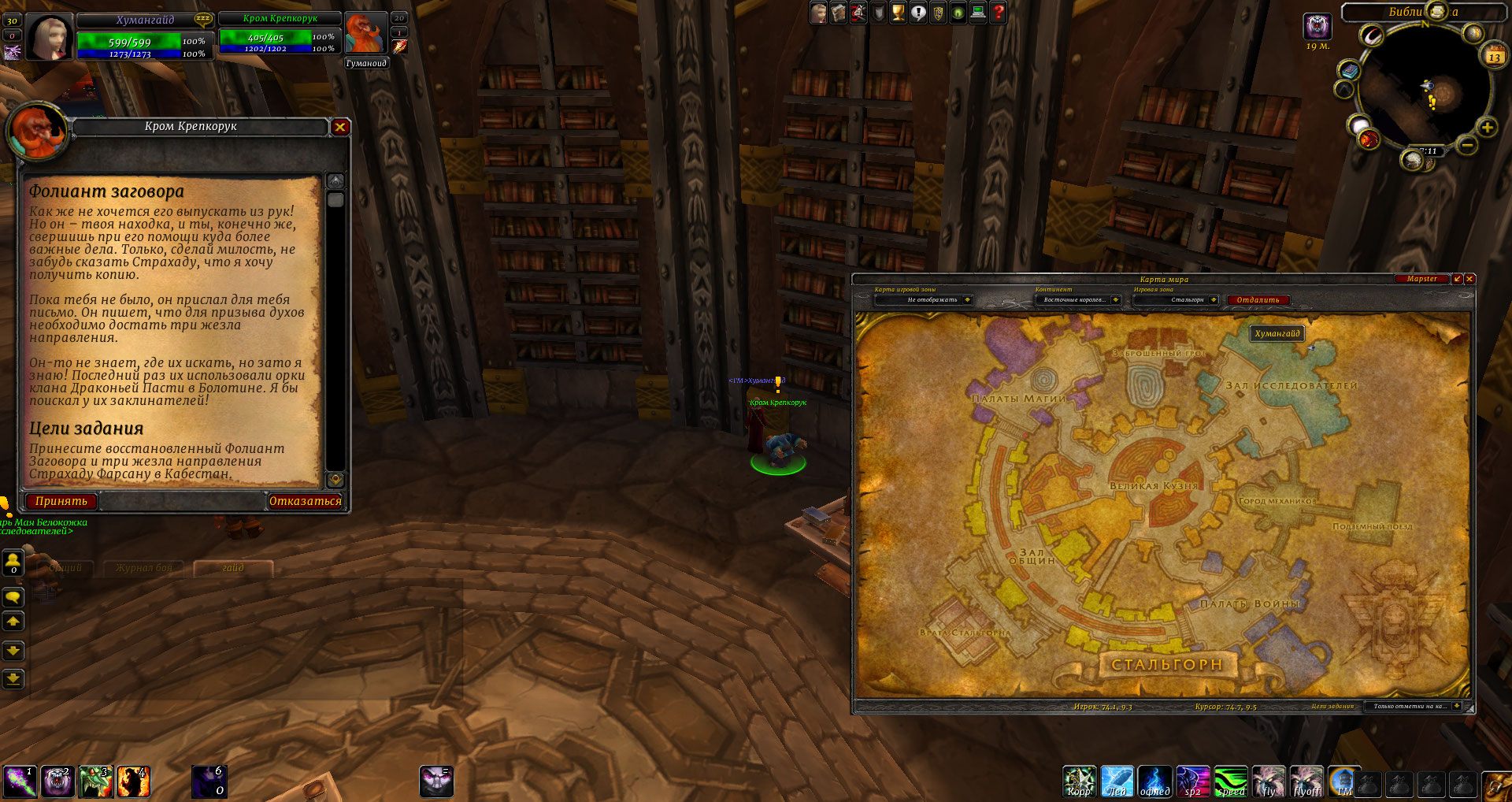Use the flyoff action button
Screen dimensions: 1512x802
point(1306,782)
